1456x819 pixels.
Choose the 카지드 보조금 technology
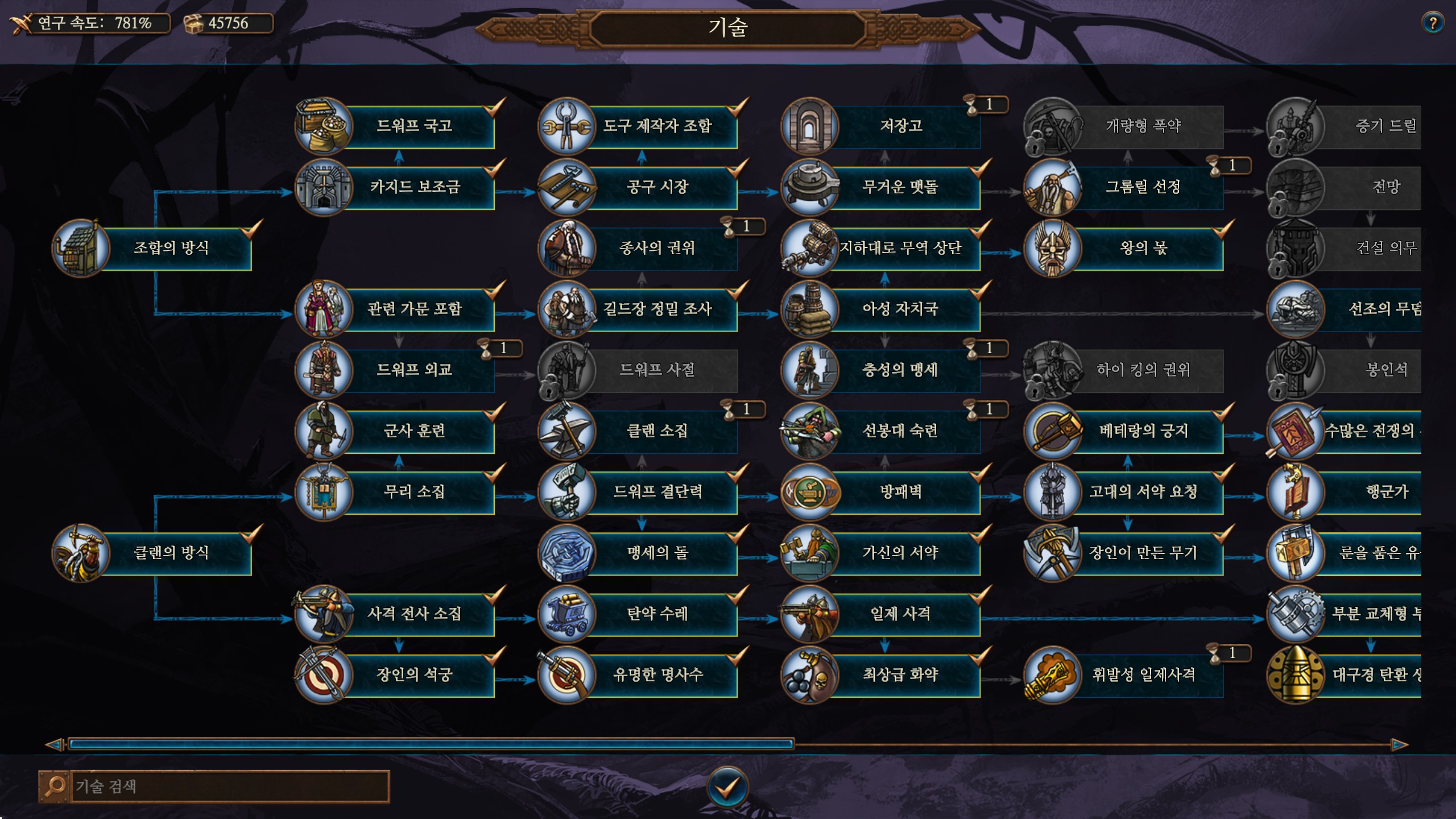tap(414, 187)
